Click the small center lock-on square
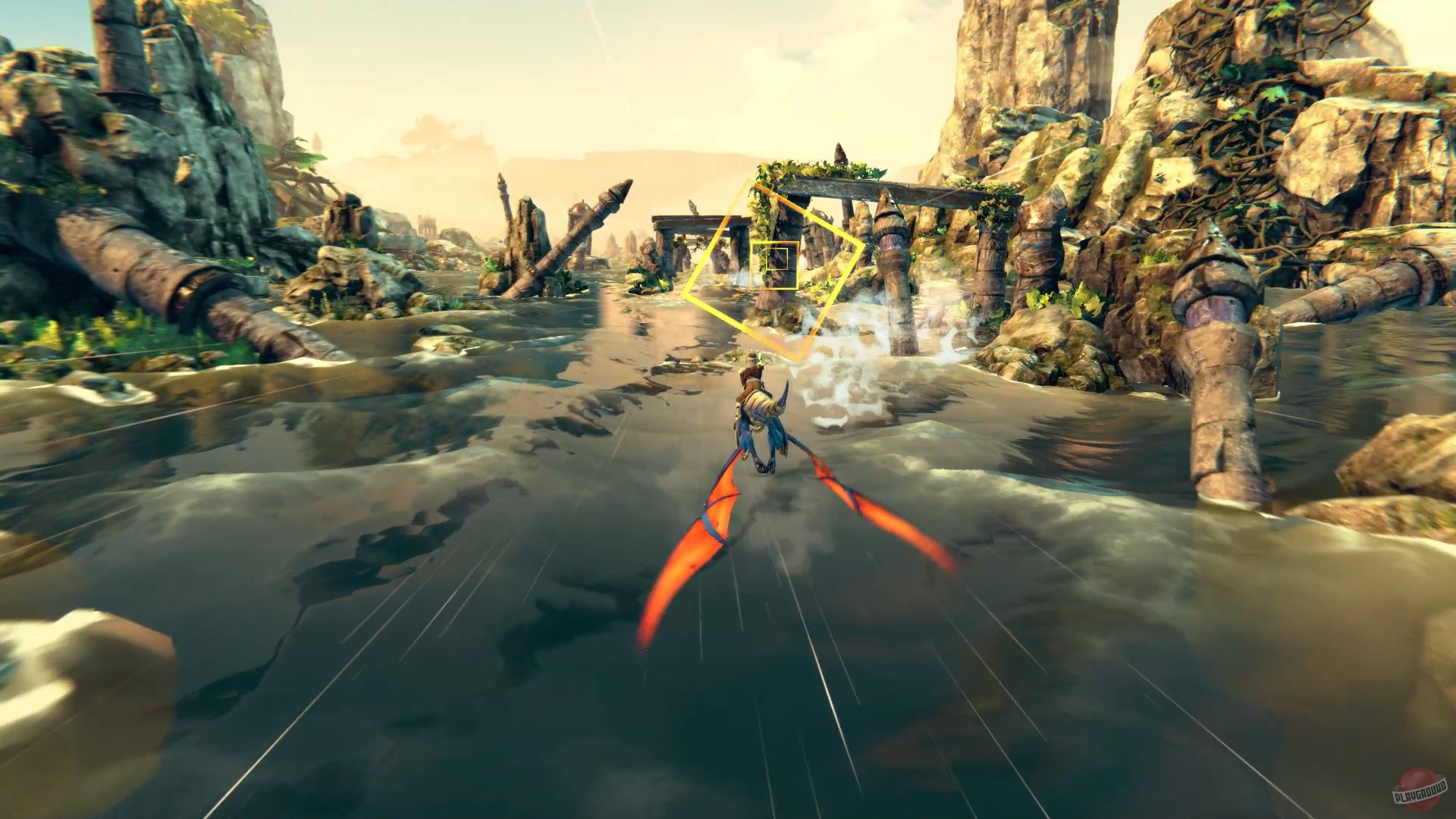This screenshot has height=819, width=1456. pyautogui.click(x=777, y=258)
